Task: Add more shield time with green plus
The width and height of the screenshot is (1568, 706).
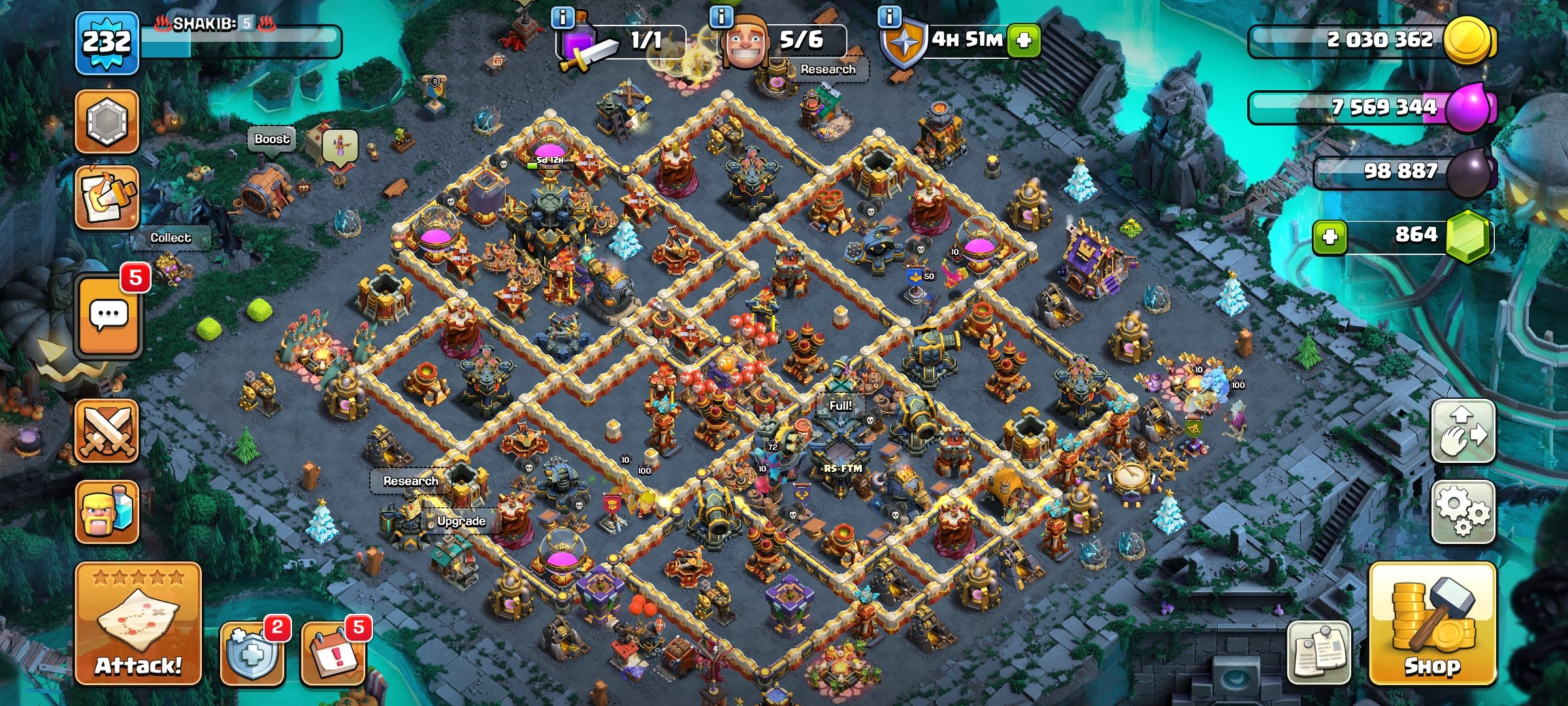Action: tap(1023, 40)
